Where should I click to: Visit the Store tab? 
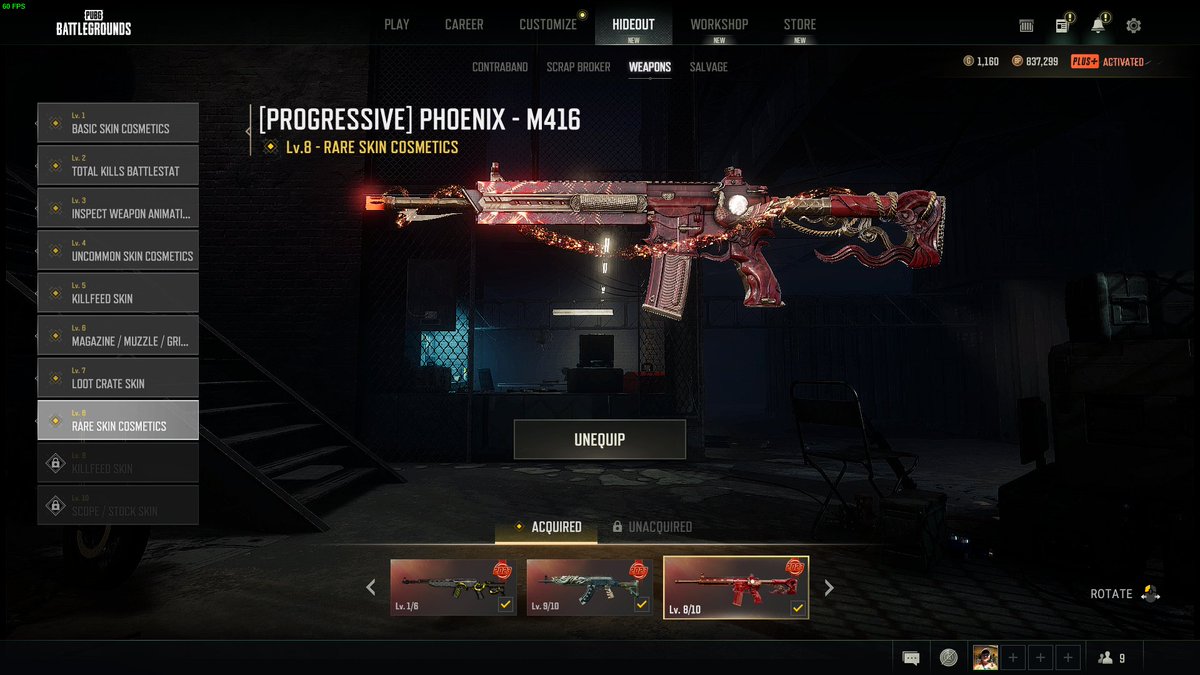tap(799, 24)
